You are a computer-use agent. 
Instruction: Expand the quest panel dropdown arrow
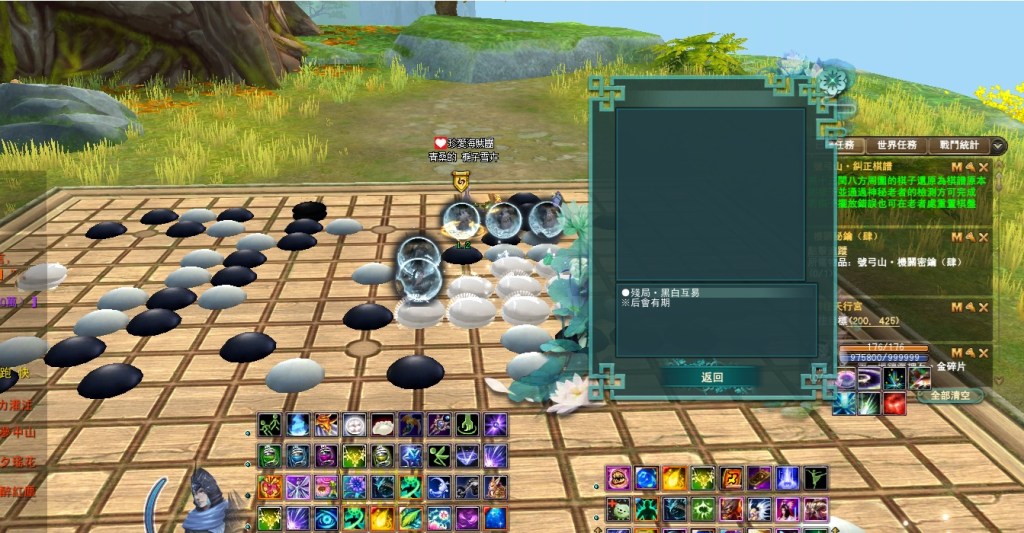998,146
